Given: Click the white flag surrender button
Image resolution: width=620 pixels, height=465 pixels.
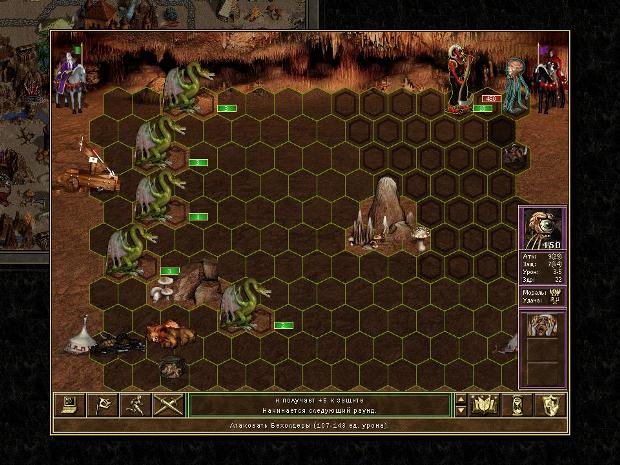Looking at the screenshot, I should (103, 405).
